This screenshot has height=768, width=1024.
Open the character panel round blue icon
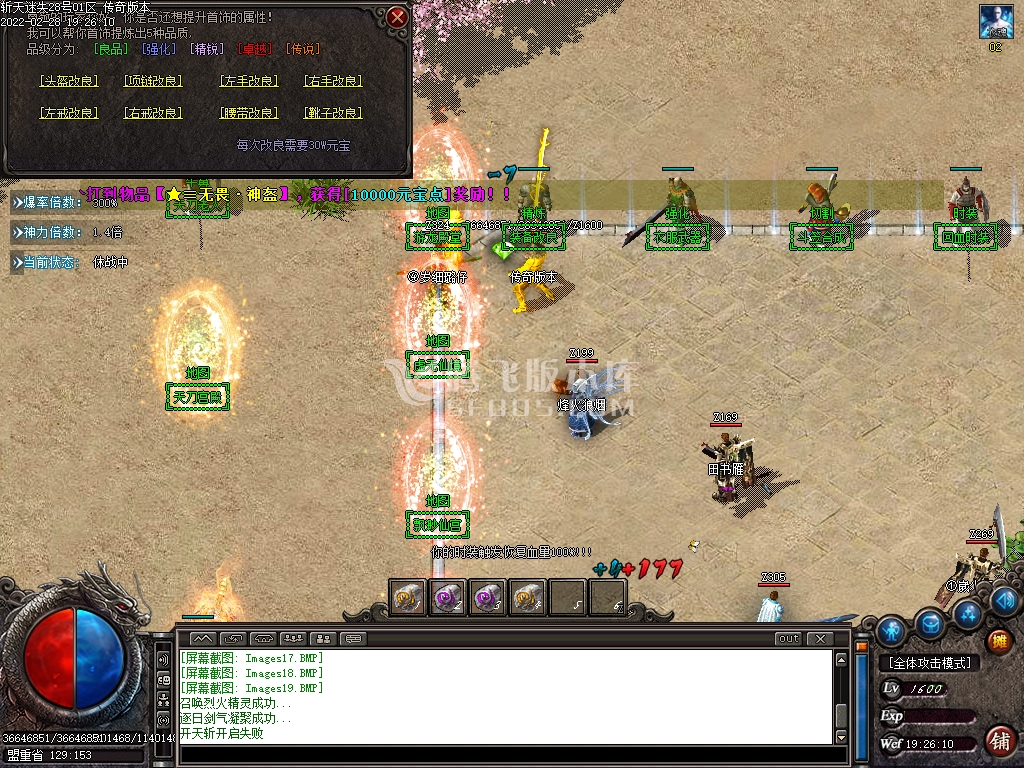click(891, 631)
